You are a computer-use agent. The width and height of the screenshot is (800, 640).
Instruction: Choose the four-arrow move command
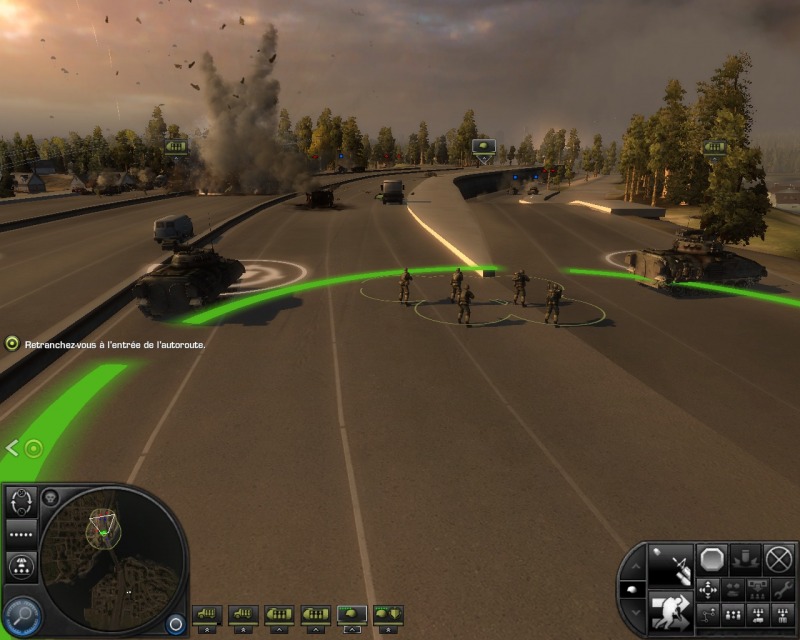click(x=708, y=589)
